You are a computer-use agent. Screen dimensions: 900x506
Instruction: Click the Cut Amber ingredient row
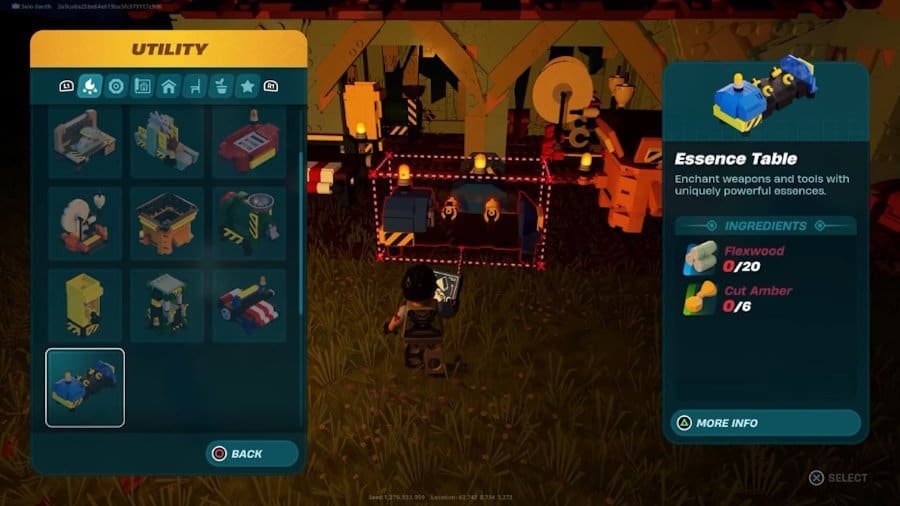click(765, 298)
